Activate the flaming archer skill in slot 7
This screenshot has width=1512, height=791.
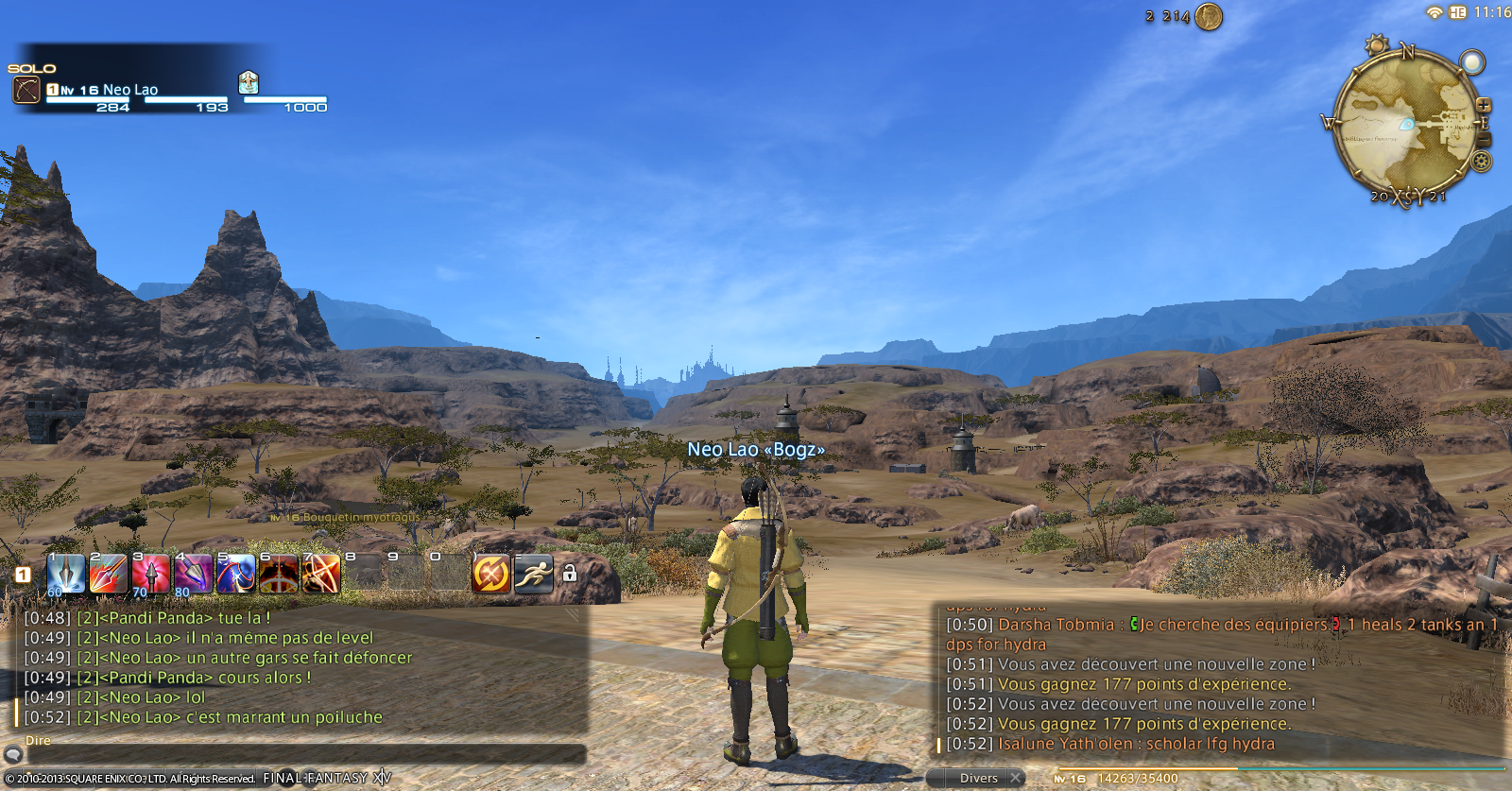(x=321, y=574)
